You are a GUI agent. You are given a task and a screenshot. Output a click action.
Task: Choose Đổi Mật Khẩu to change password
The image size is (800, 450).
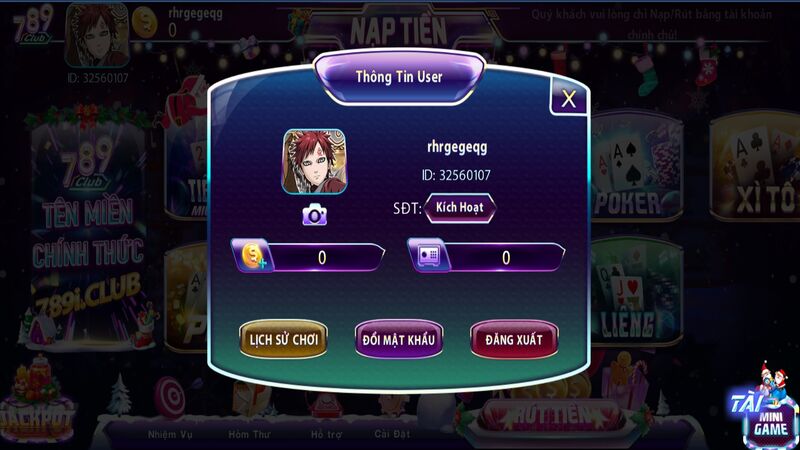398,339
